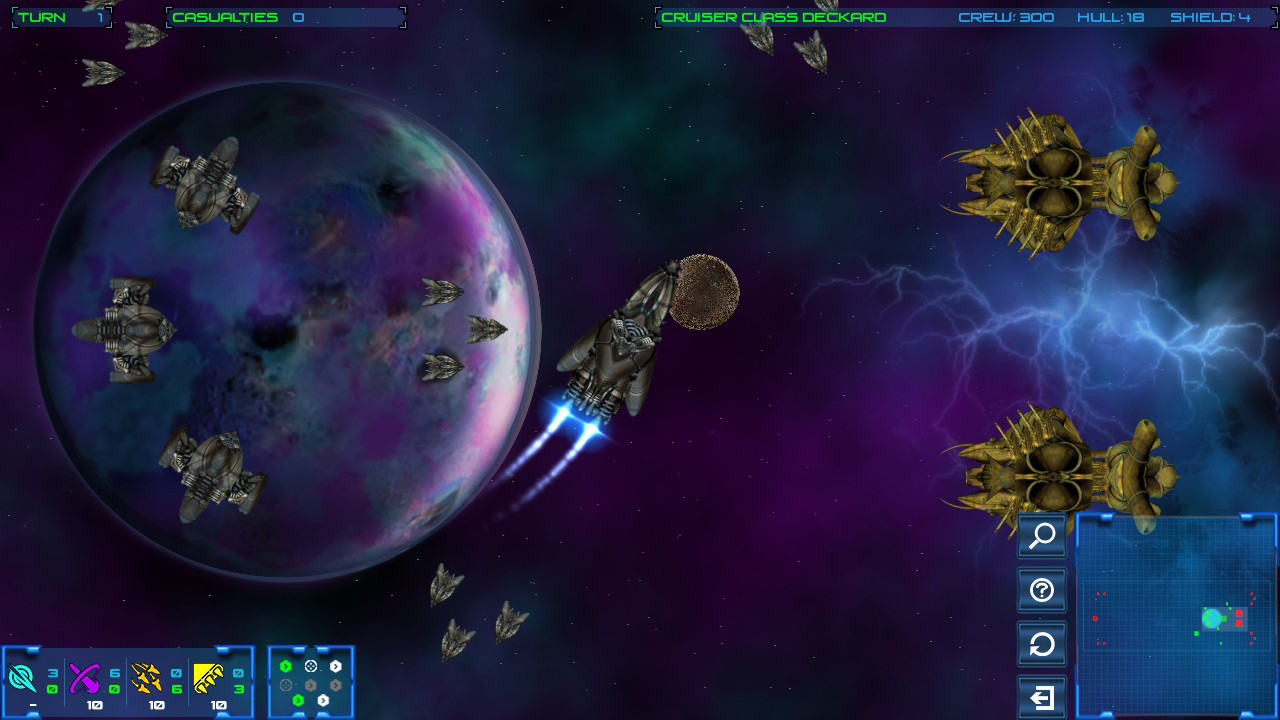Image resolution: width=1280 pixels, height=720 pixels.
Task: Click the white right-arrow hex icon
Action: coord(336,666)
